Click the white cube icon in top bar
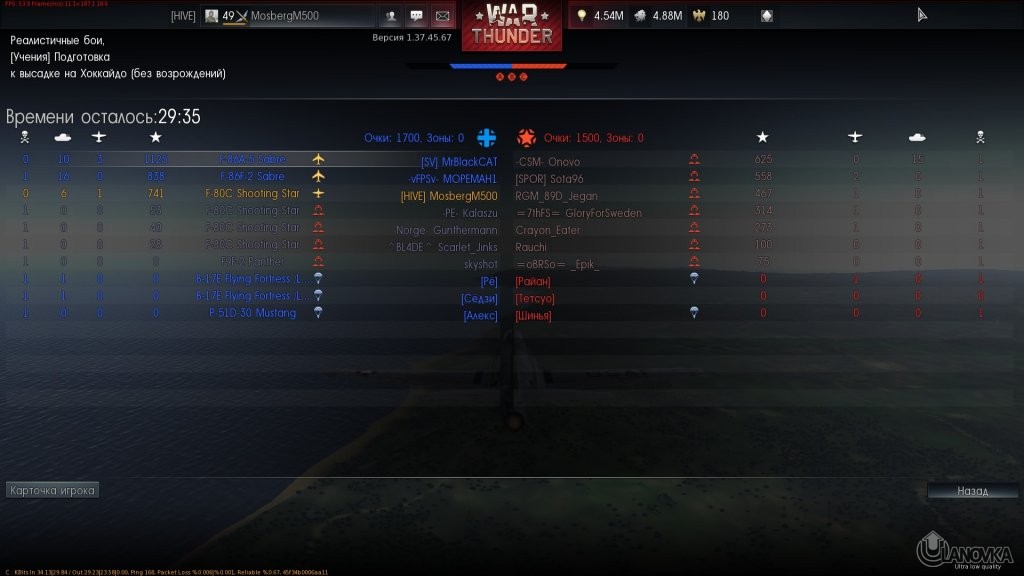This screenshot has width=1024, height=576. click(x=766, y=16)
